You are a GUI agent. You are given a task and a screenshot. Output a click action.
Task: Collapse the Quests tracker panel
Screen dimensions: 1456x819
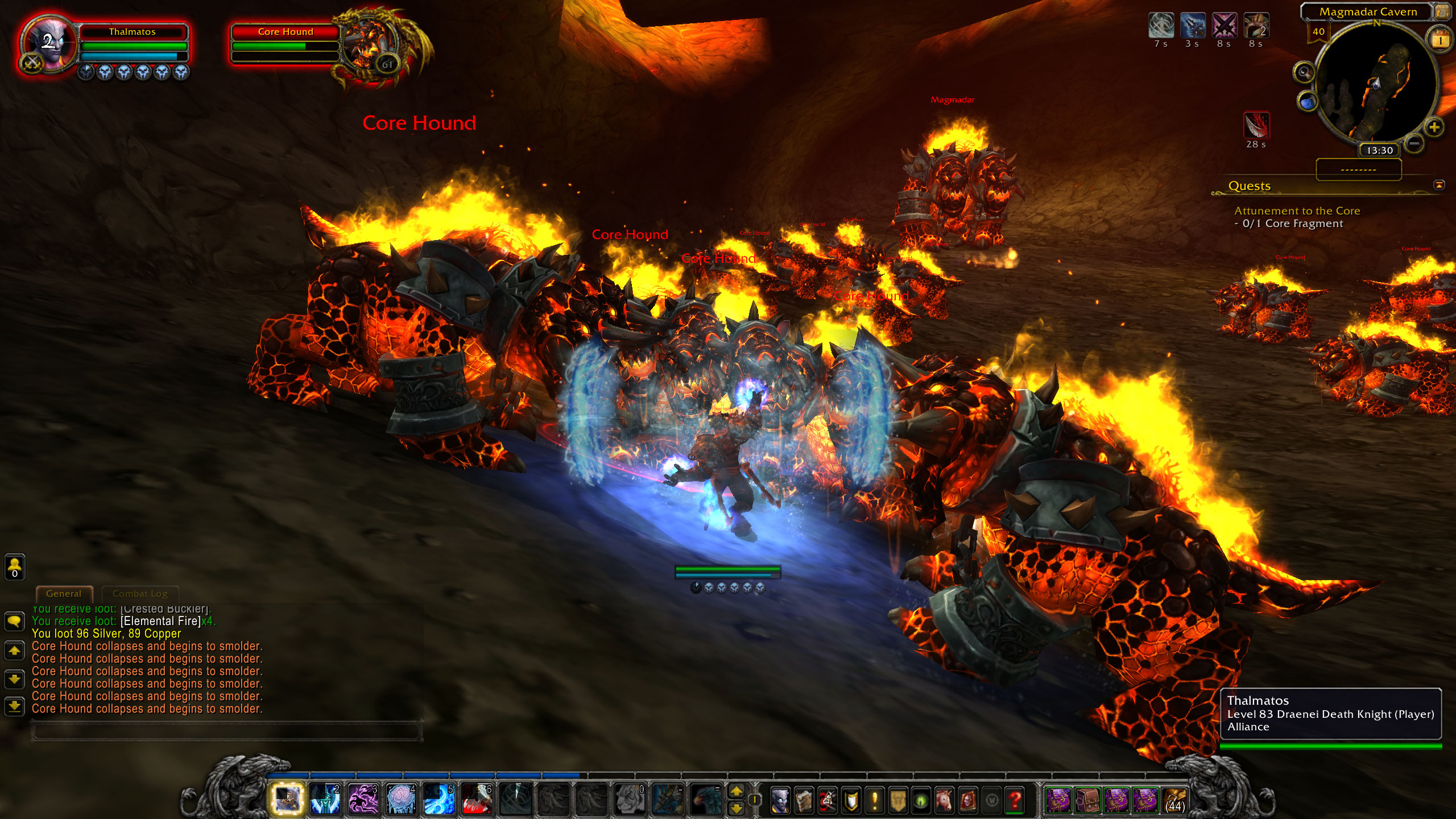1439,185
